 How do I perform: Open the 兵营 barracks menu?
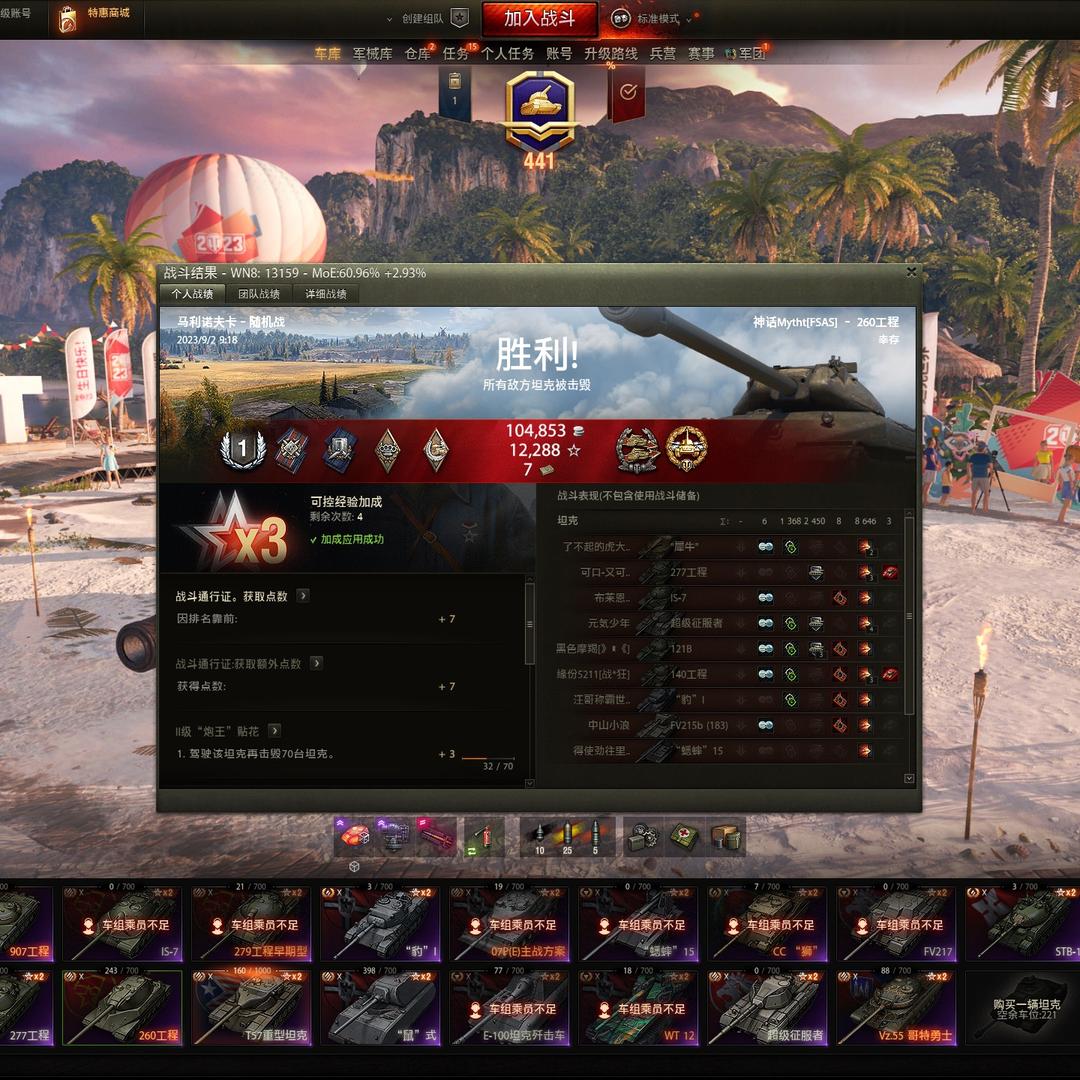(662, 54)
